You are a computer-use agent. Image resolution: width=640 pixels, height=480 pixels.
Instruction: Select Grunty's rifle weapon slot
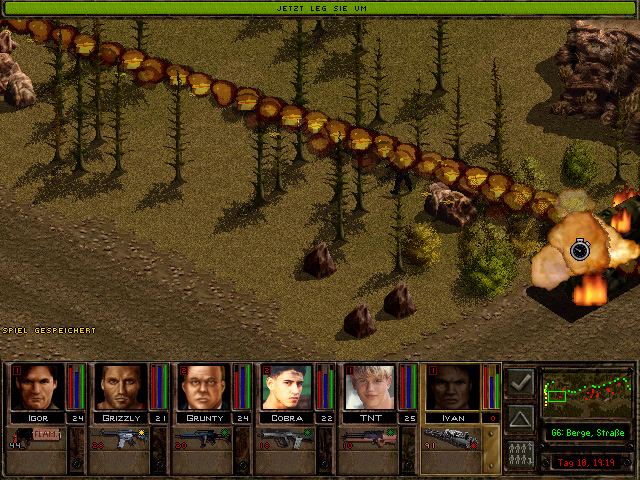201,437
